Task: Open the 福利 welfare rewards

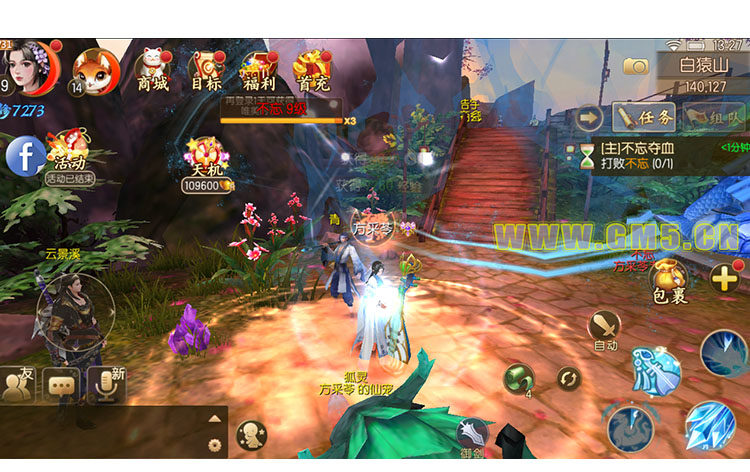Action: 259,70
